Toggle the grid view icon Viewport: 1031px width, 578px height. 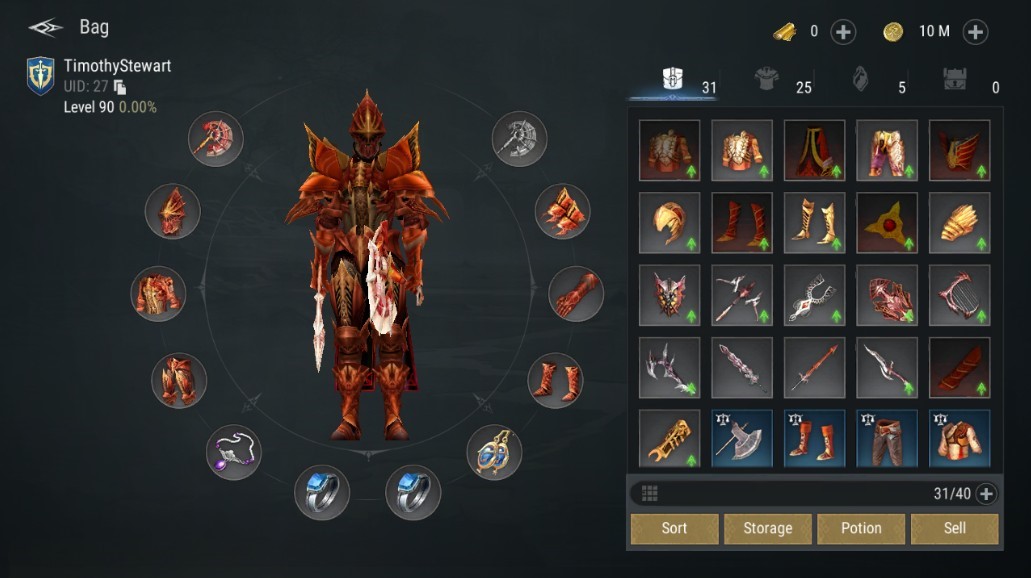[650, 493]
